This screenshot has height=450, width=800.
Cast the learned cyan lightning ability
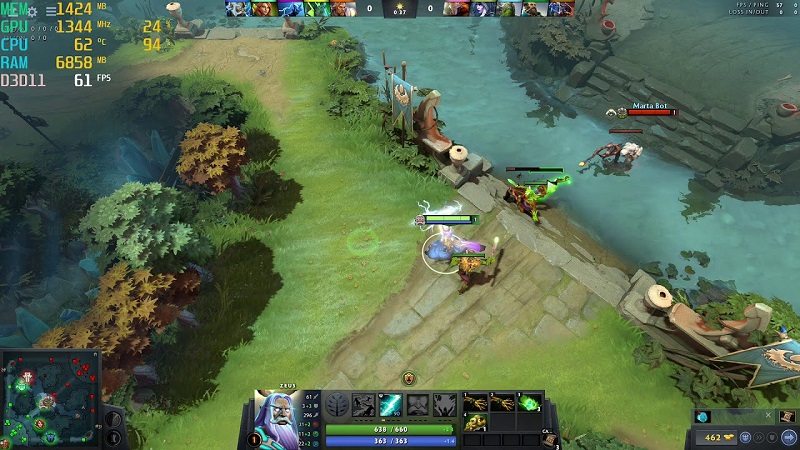tap(389, 405)
